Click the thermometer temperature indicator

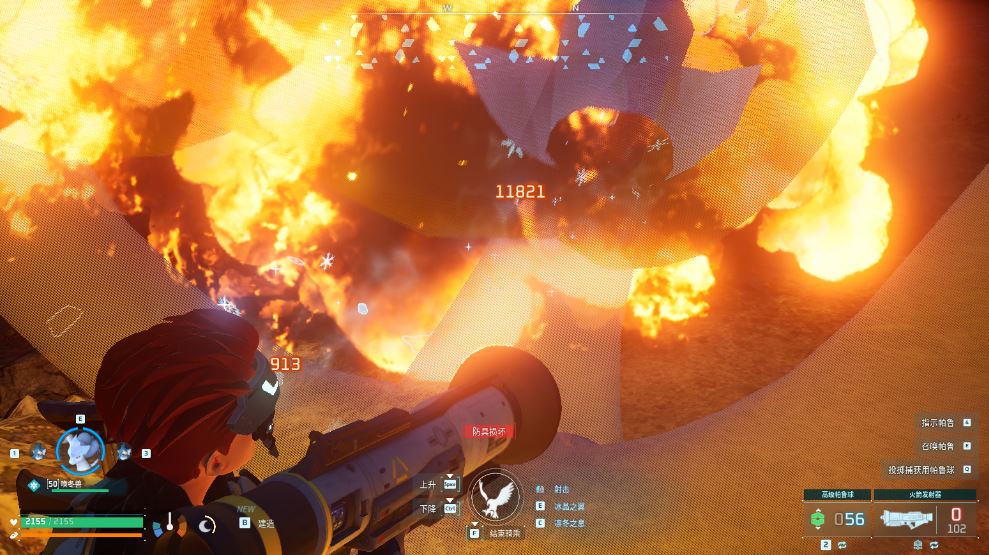pyautogui.click(x=171, y=523)
